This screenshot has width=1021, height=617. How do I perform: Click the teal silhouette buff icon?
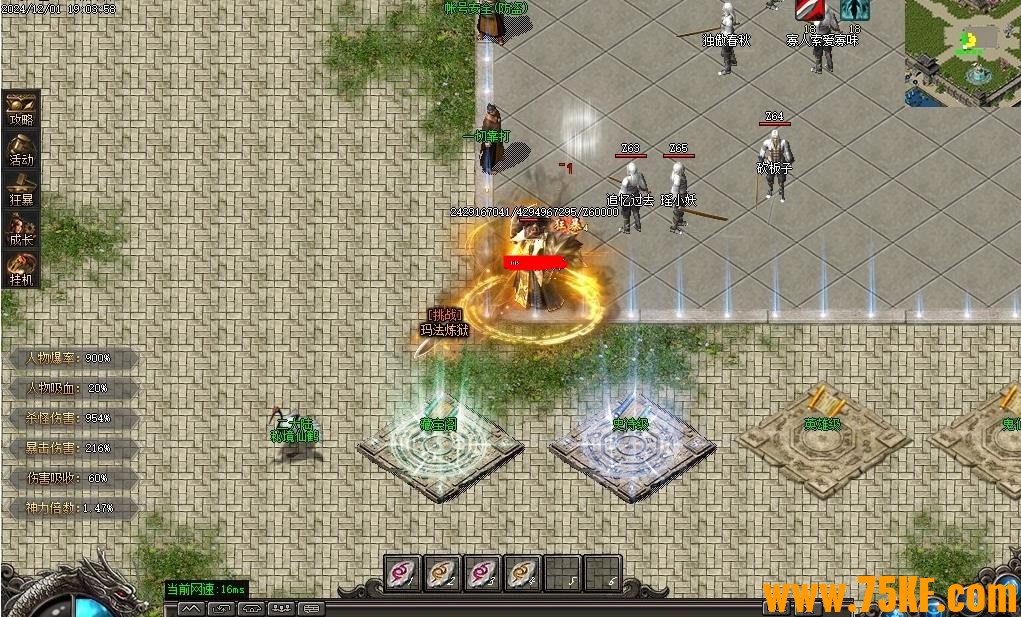click(854, 9)
